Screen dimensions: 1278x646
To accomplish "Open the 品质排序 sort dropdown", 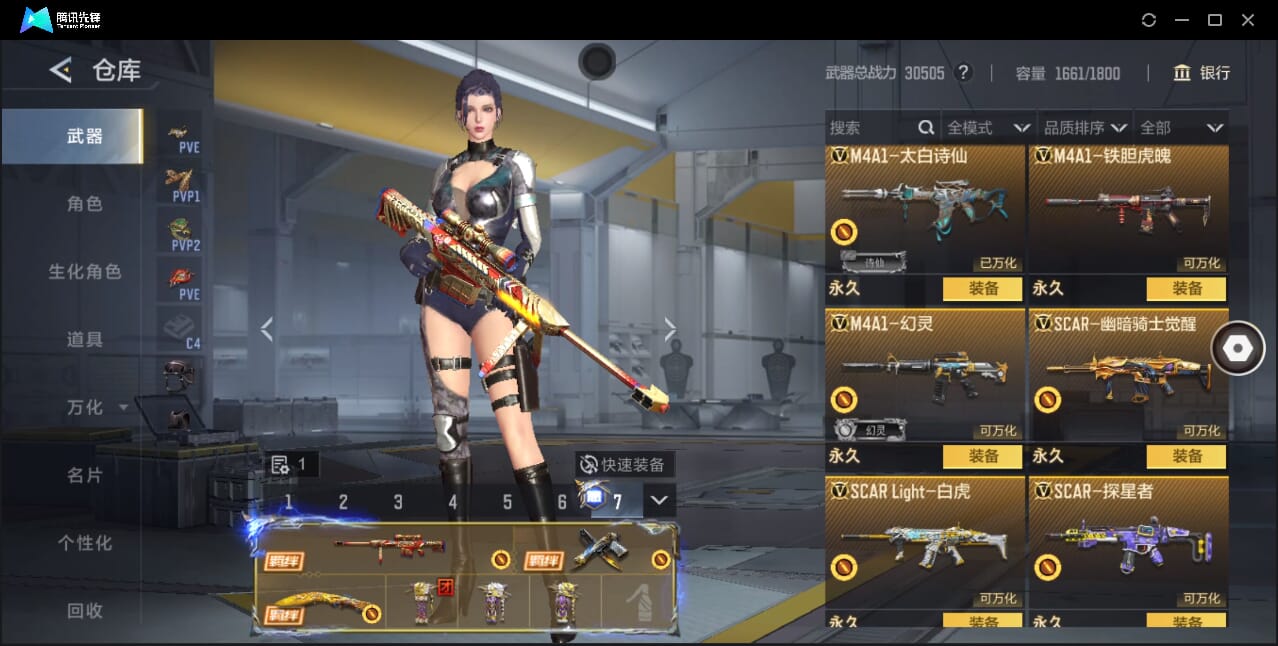I will [1085, 128].
